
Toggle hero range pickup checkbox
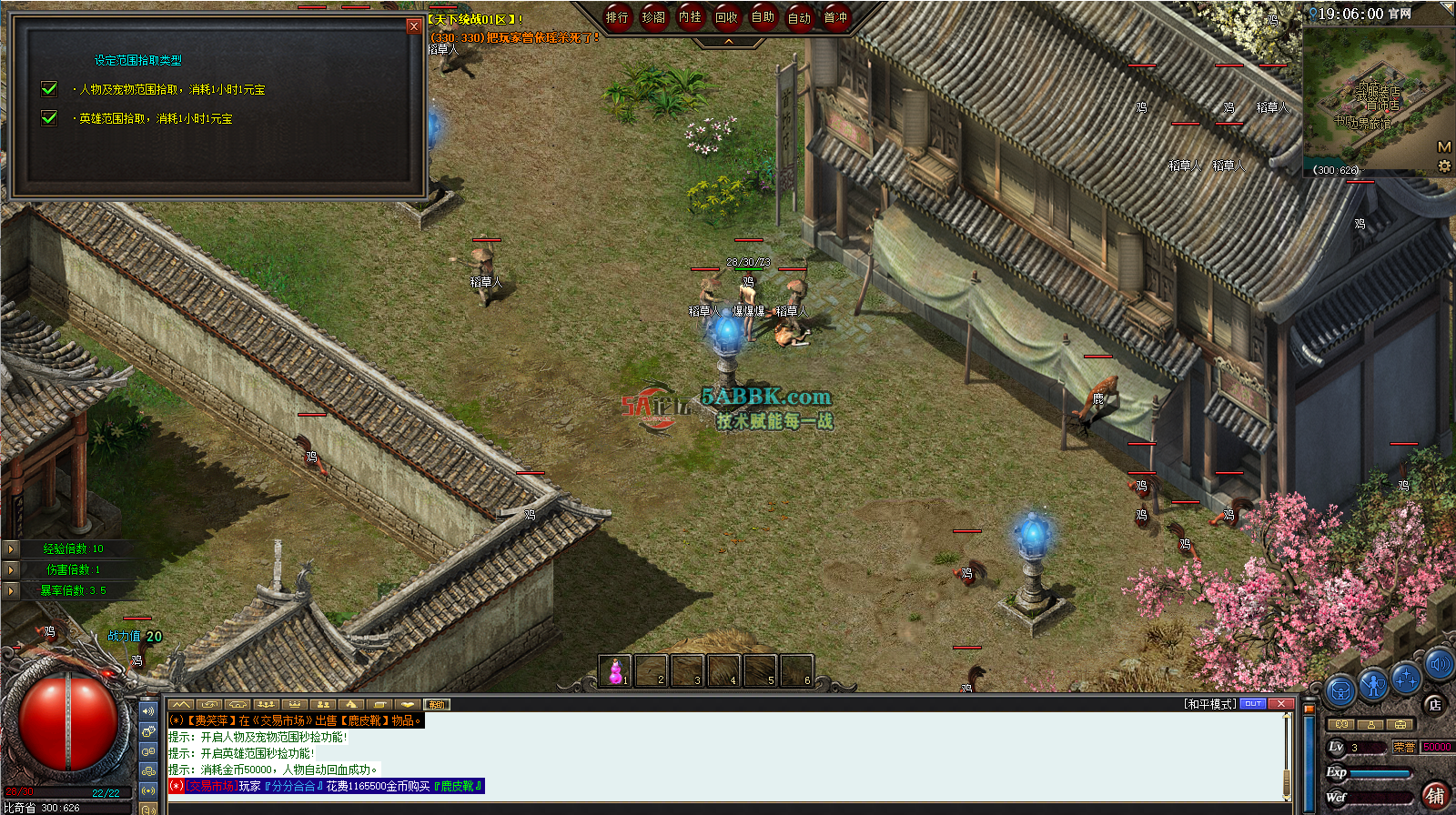click(49, 117)
